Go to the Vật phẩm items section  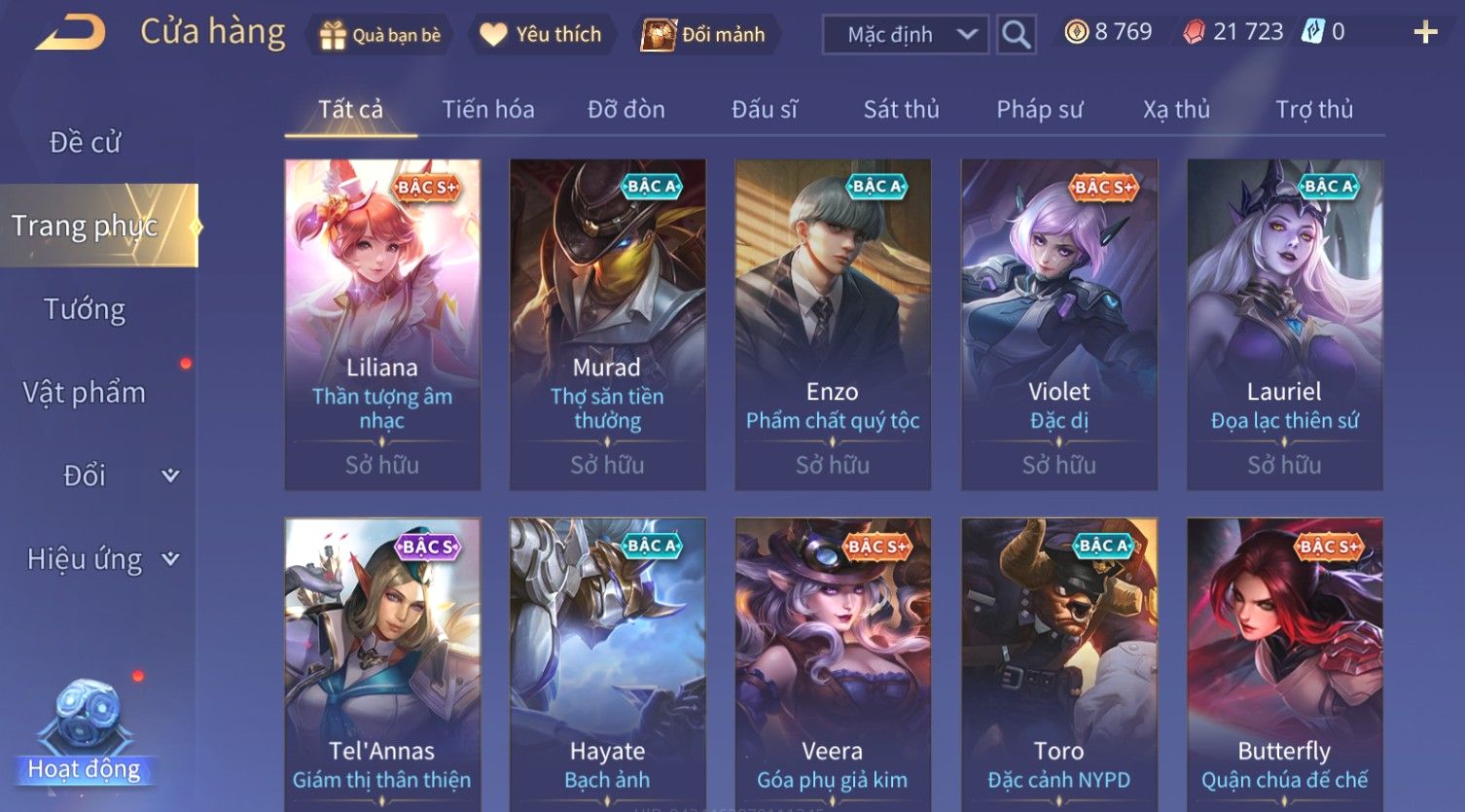[x=85, y=392]
